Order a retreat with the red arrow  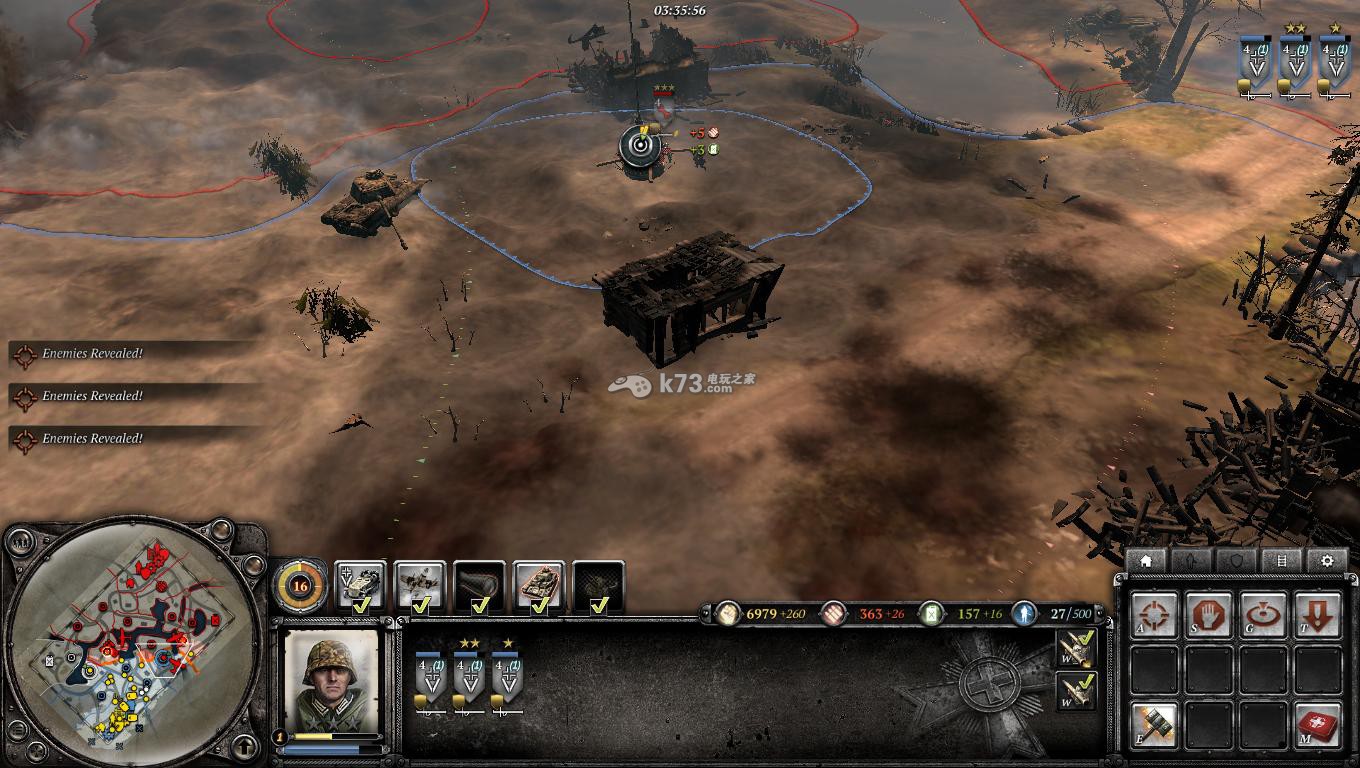1317,615
